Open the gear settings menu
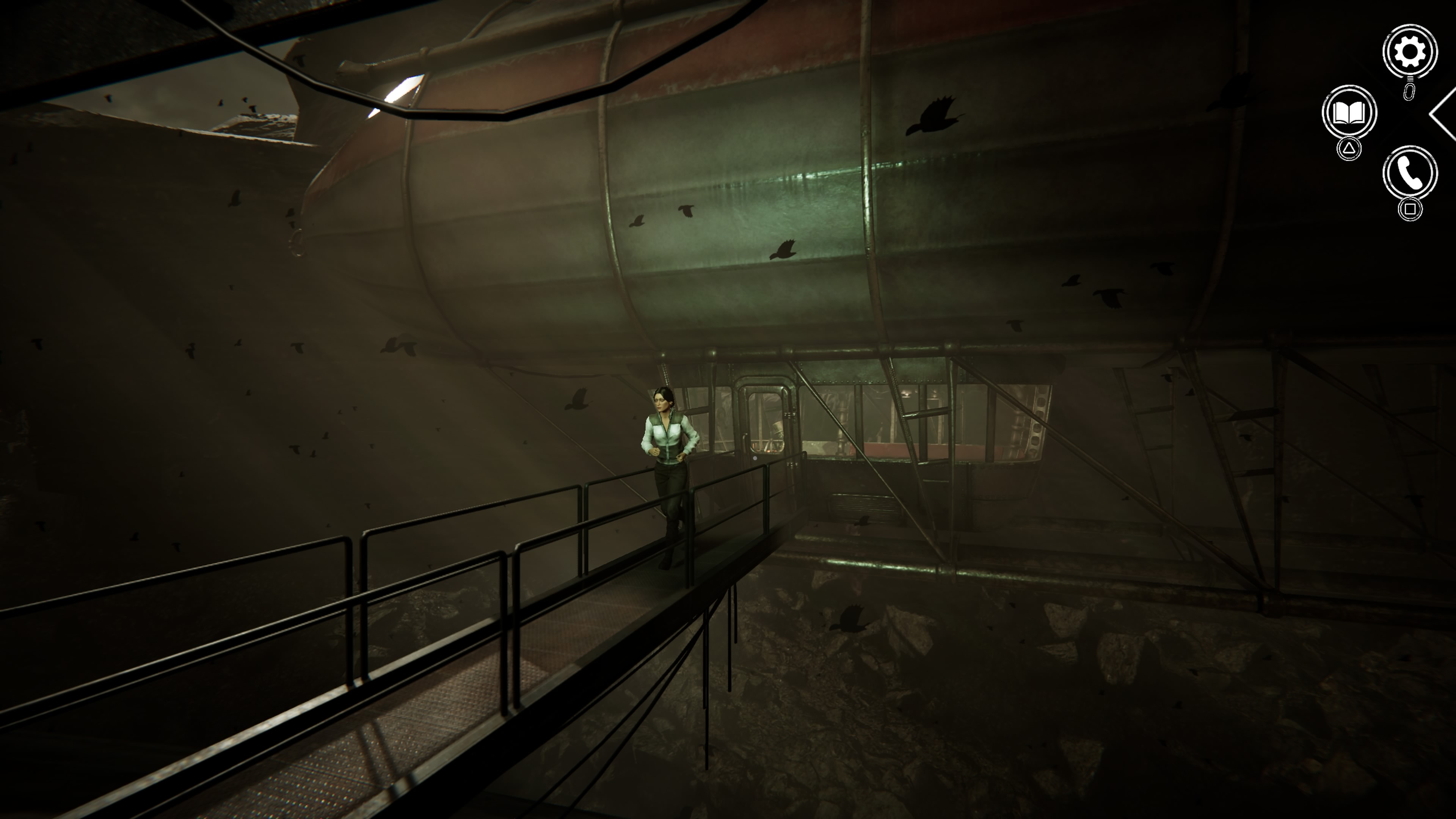 tap(1409, 52)
